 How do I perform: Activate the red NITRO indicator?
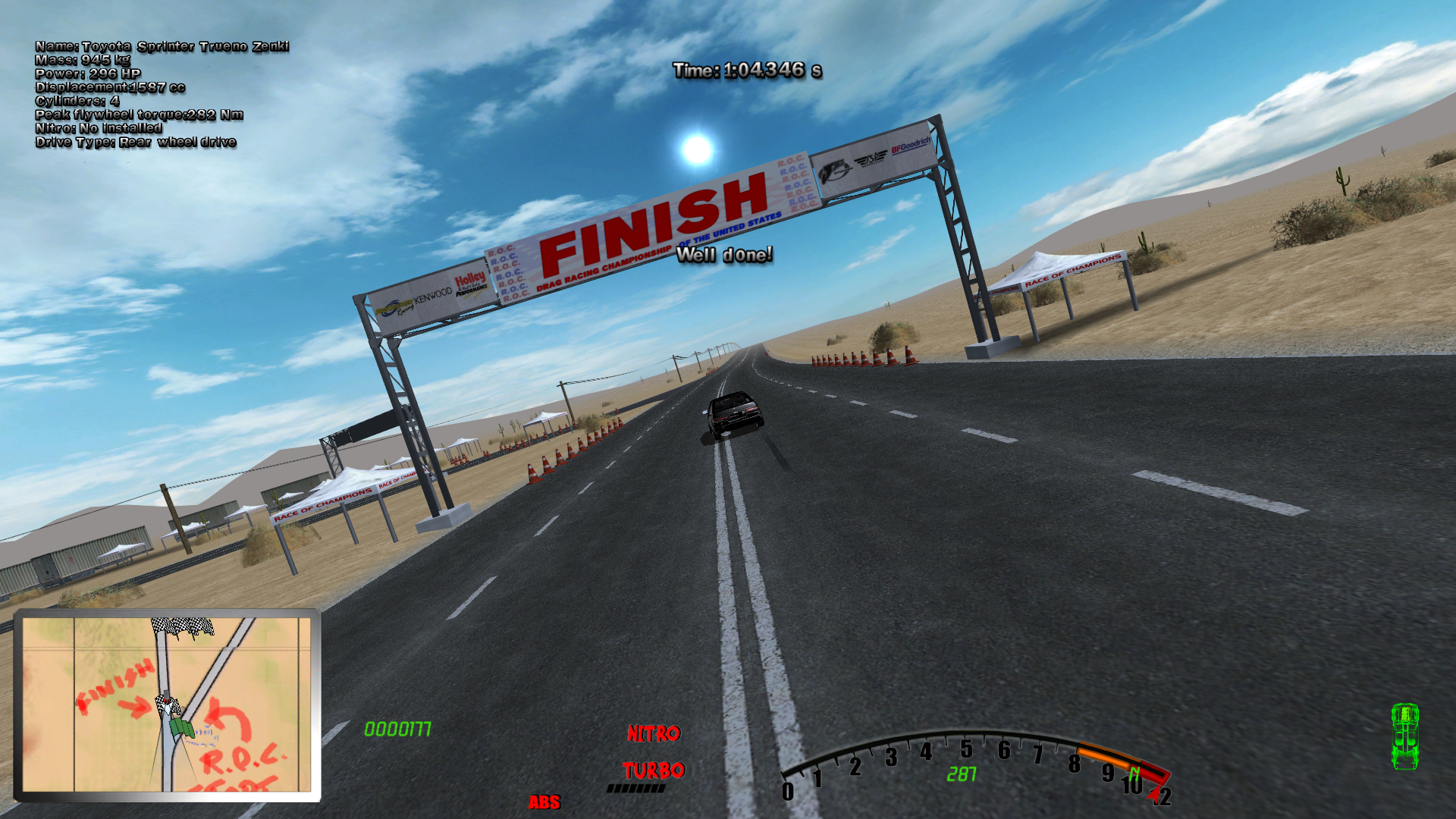point(654,733)
